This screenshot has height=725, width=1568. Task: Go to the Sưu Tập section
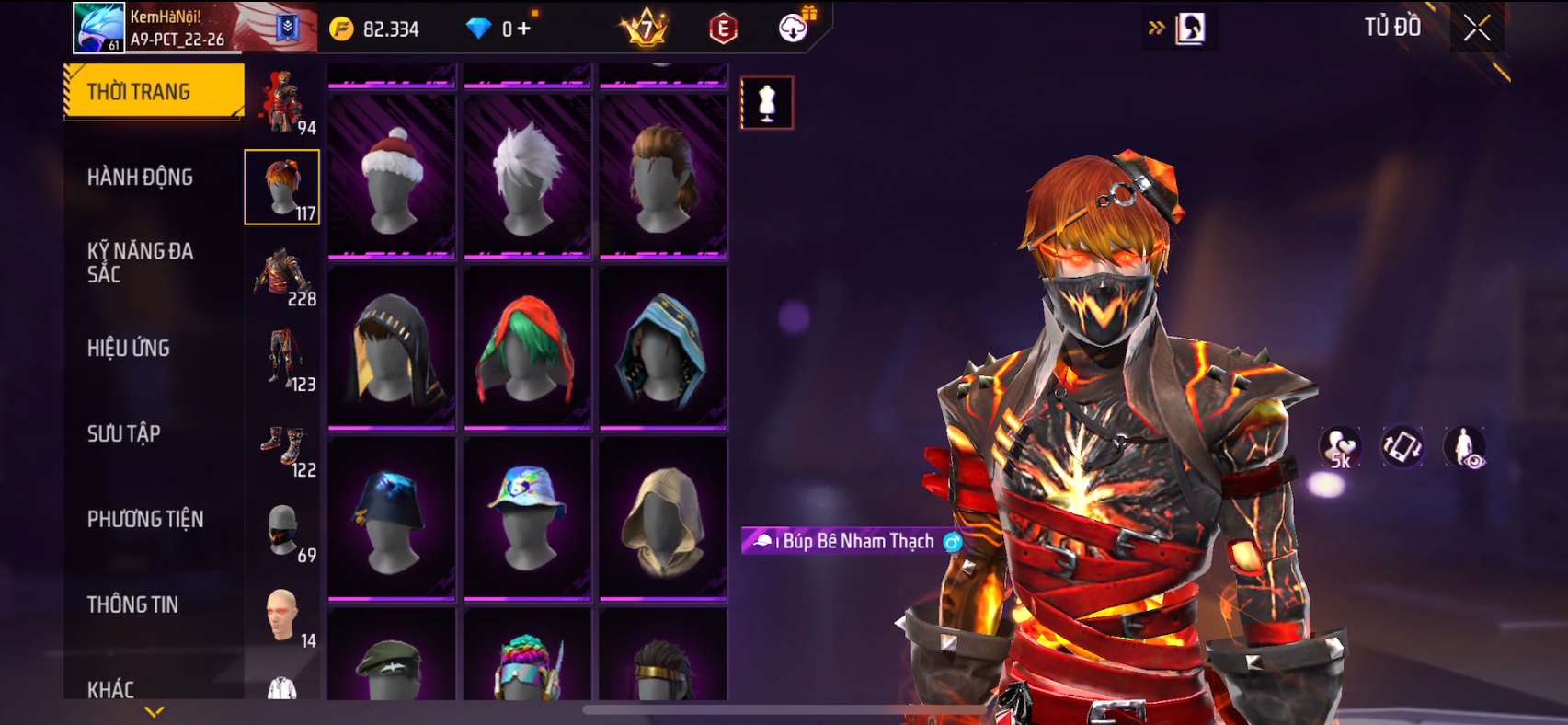124,433
